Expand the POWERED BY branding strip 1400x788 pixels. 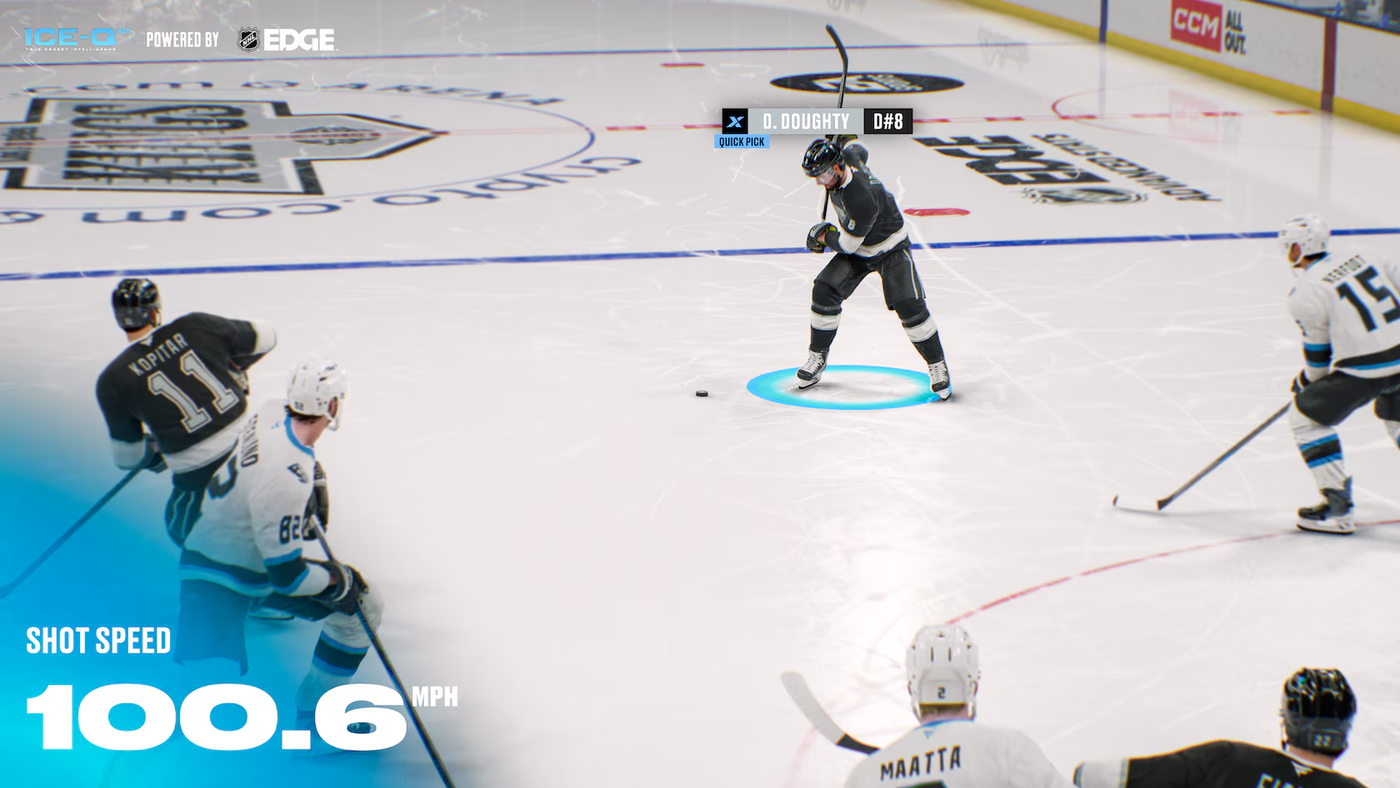click(182, 38)
